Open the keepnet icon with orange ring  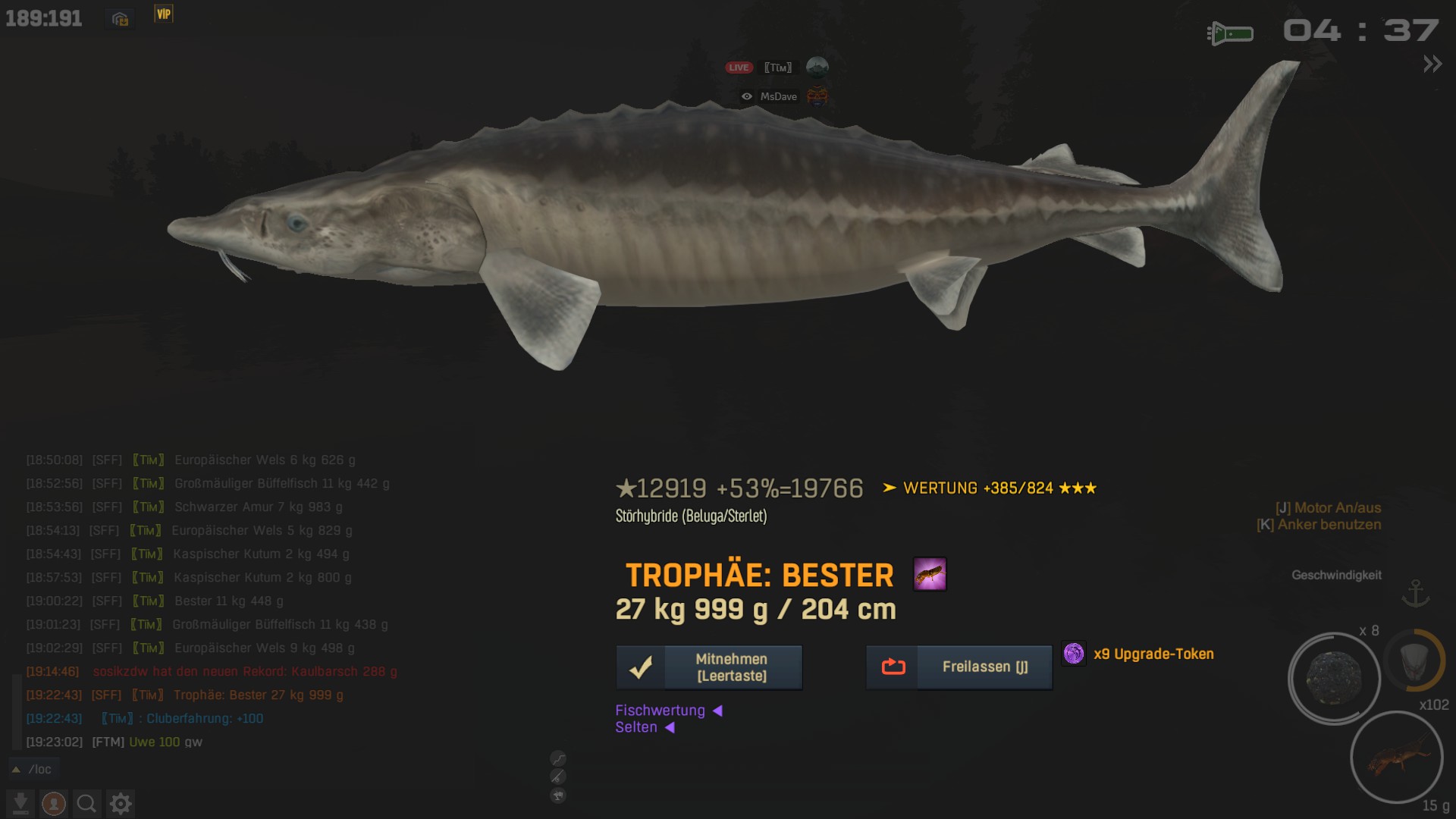tap(1414, 661)
